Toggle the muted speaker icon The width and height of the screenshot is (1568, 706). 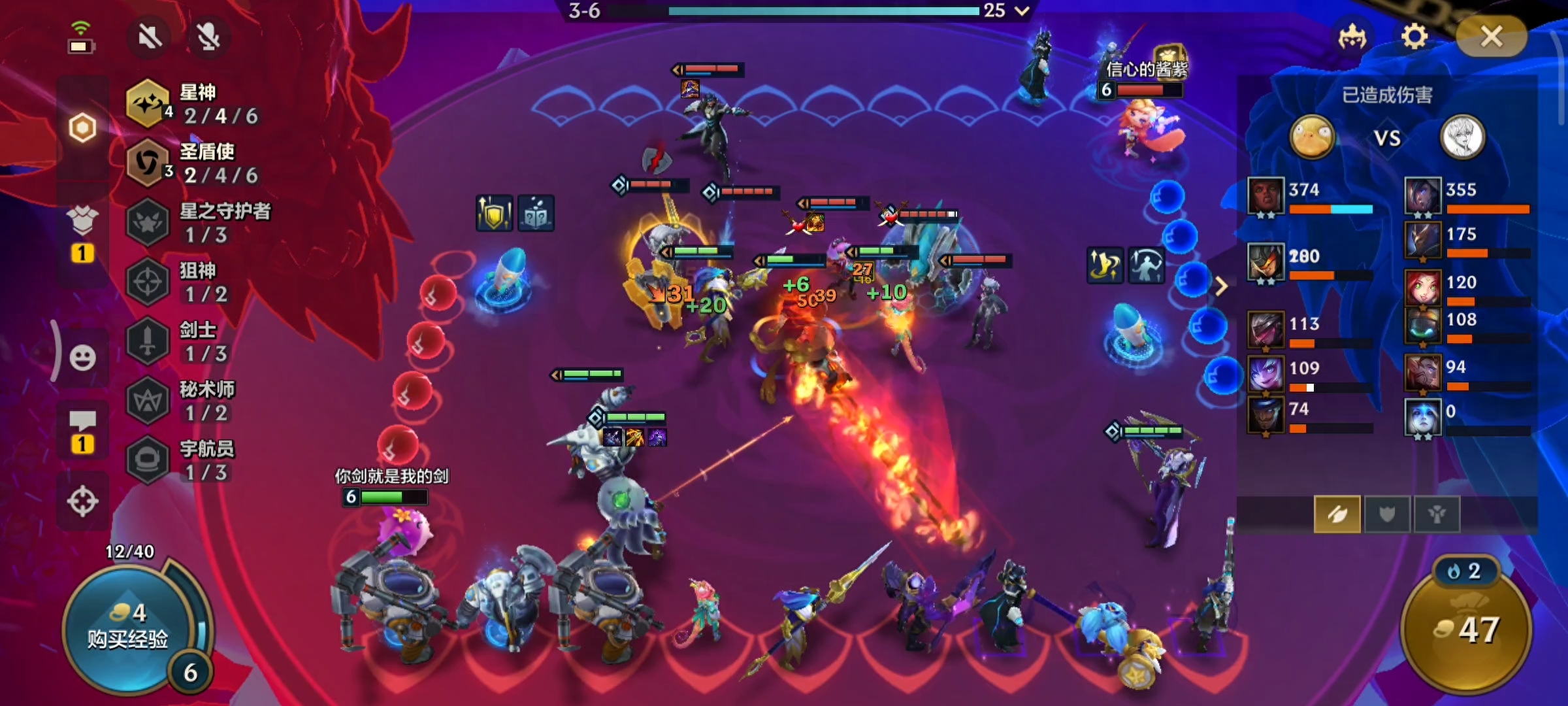[x=150, y=37]
